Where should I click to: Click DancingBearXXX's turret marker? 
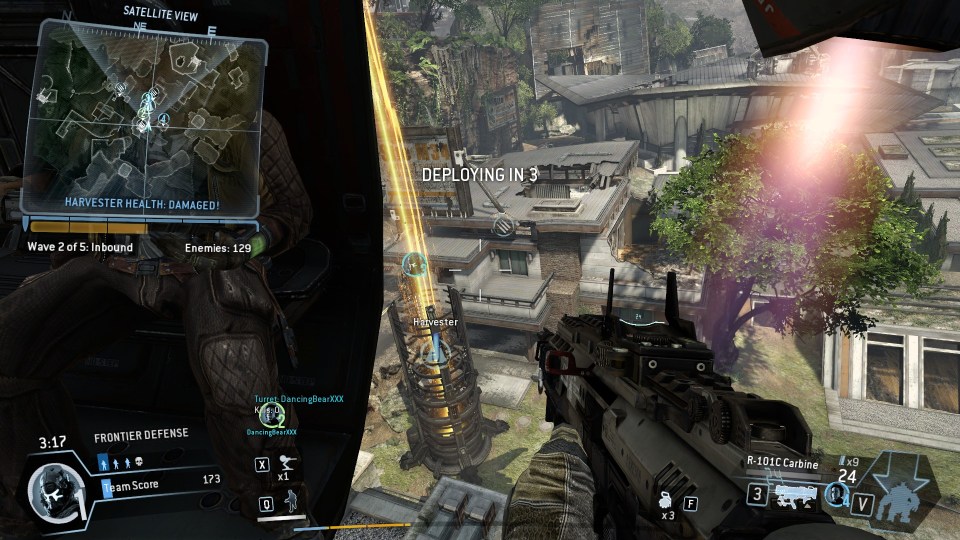(272, 412)
